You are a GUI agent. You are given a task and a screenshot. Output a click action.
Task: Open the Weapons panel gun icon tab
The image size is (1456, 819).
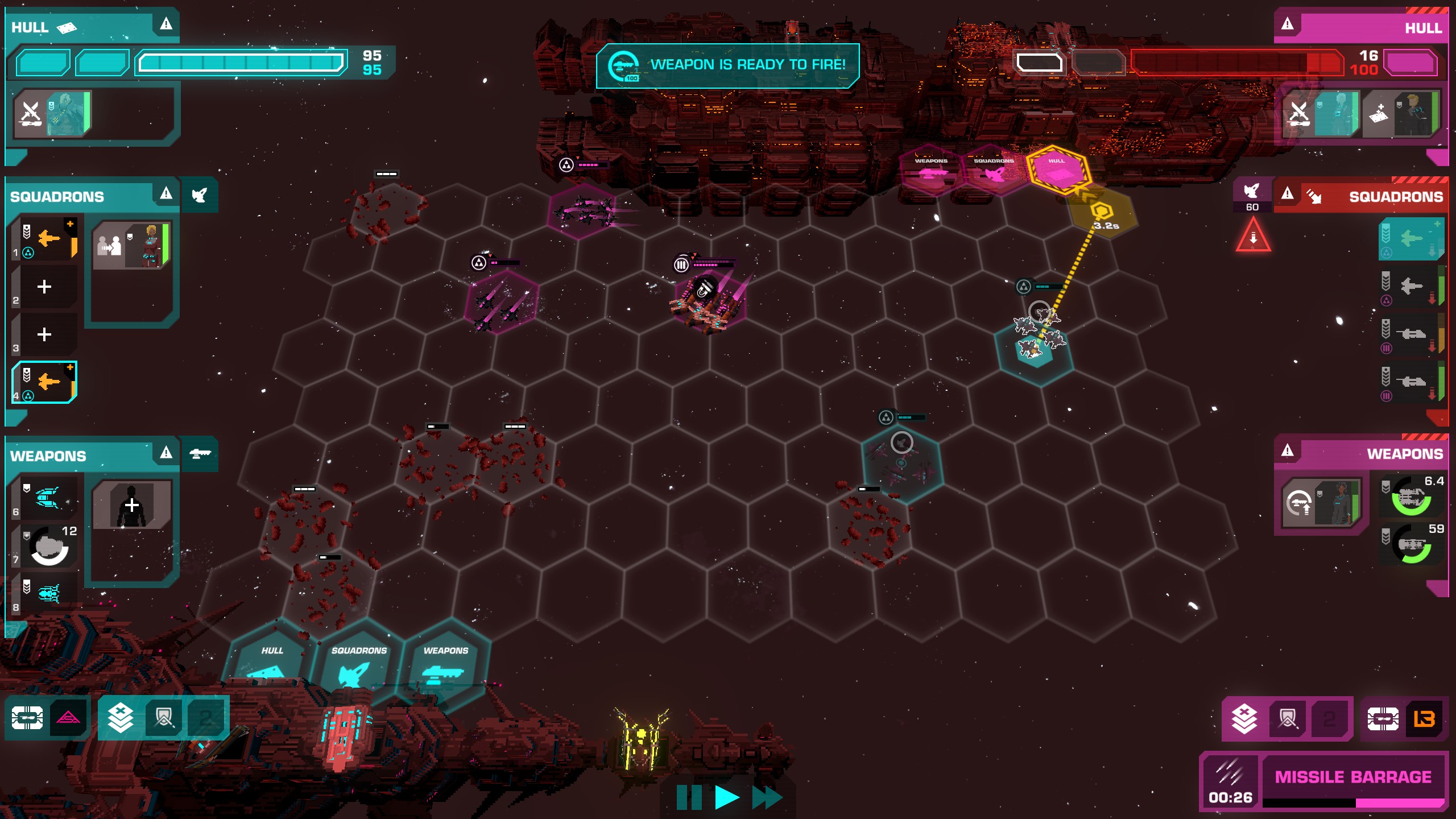point(200,454)
